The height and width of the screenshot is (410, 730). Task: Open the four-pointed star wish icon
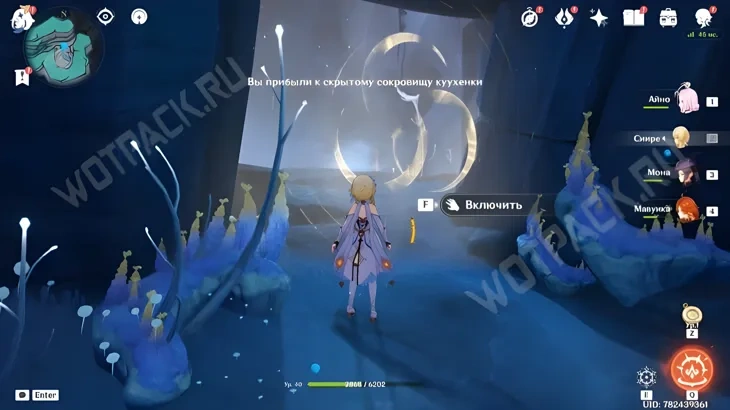599,17
